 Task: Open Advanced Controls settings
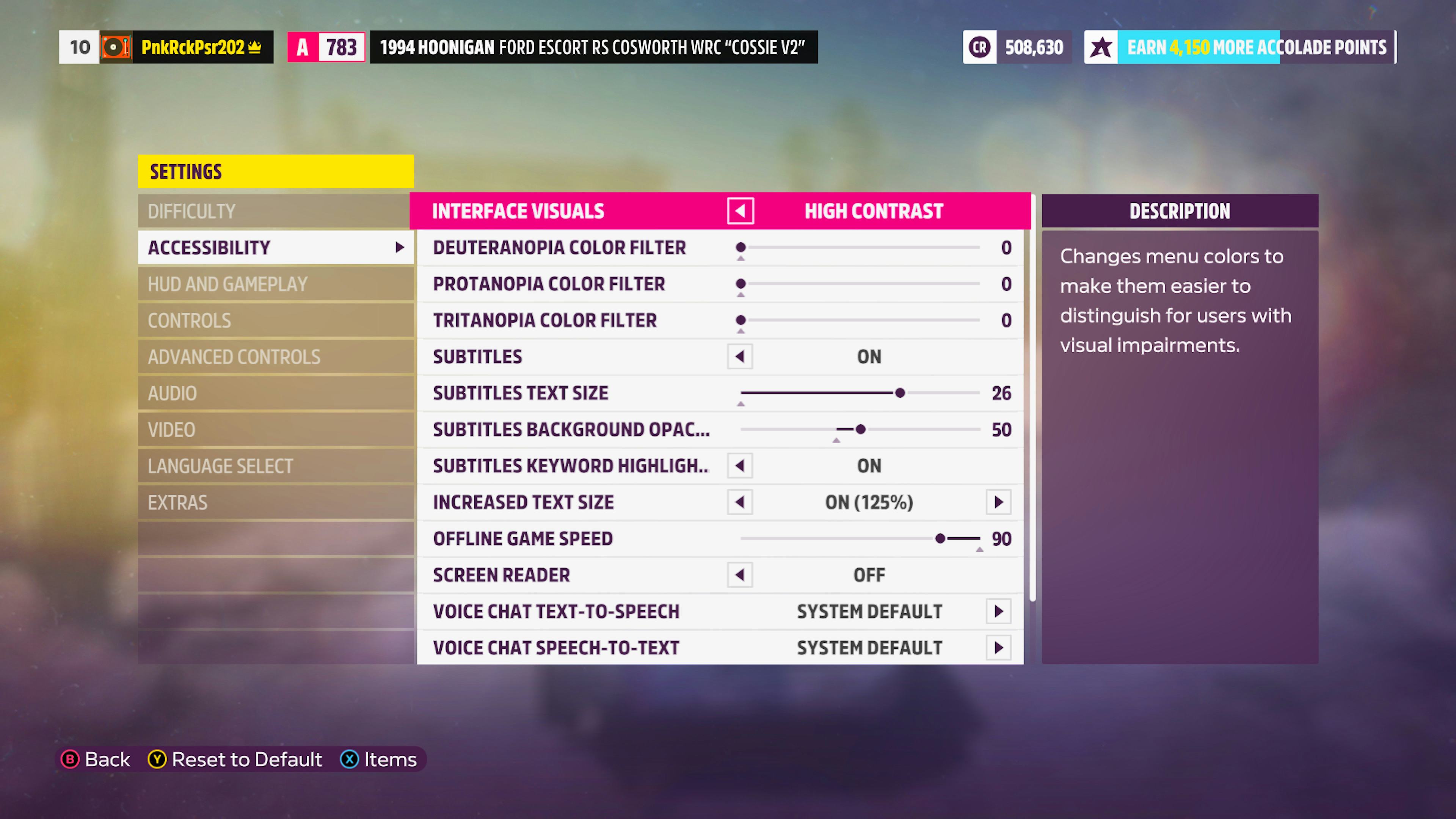(275, 357)
